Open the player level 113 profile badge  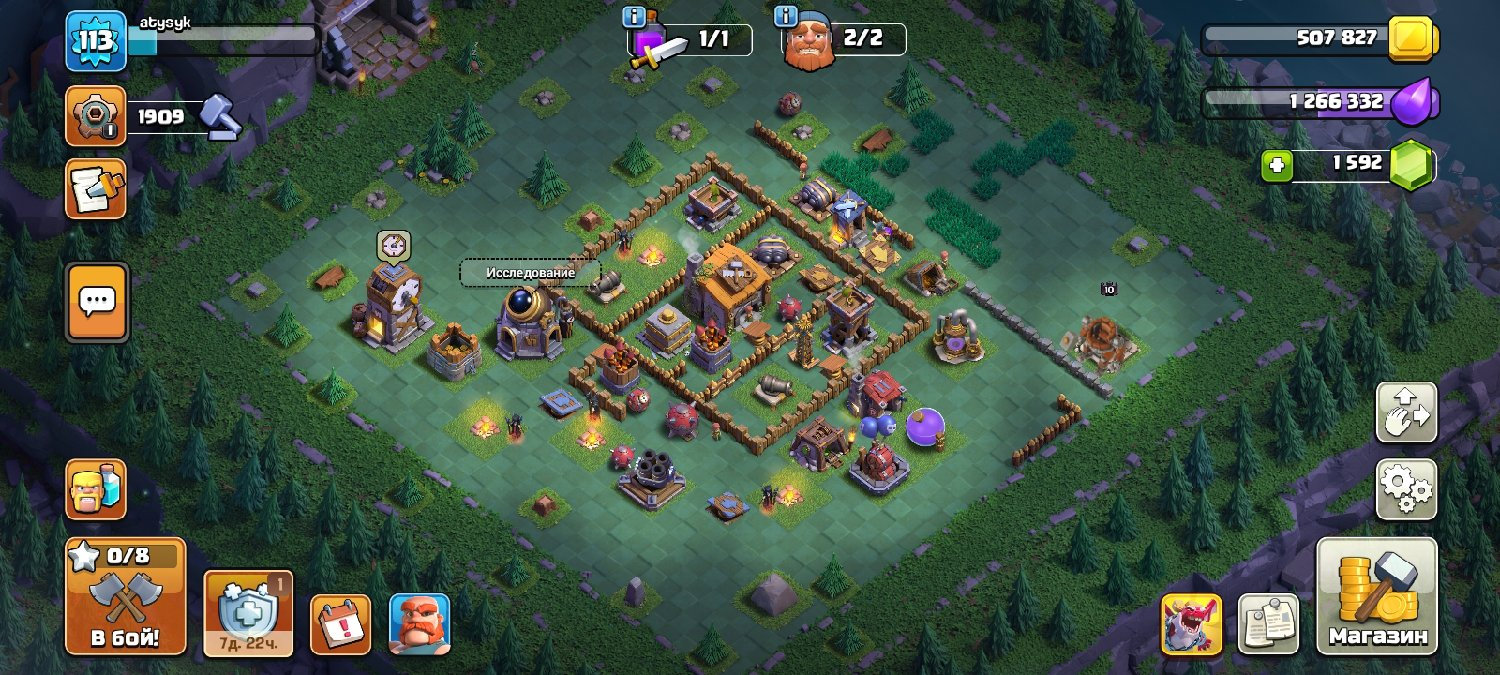[x=96, y=41]
